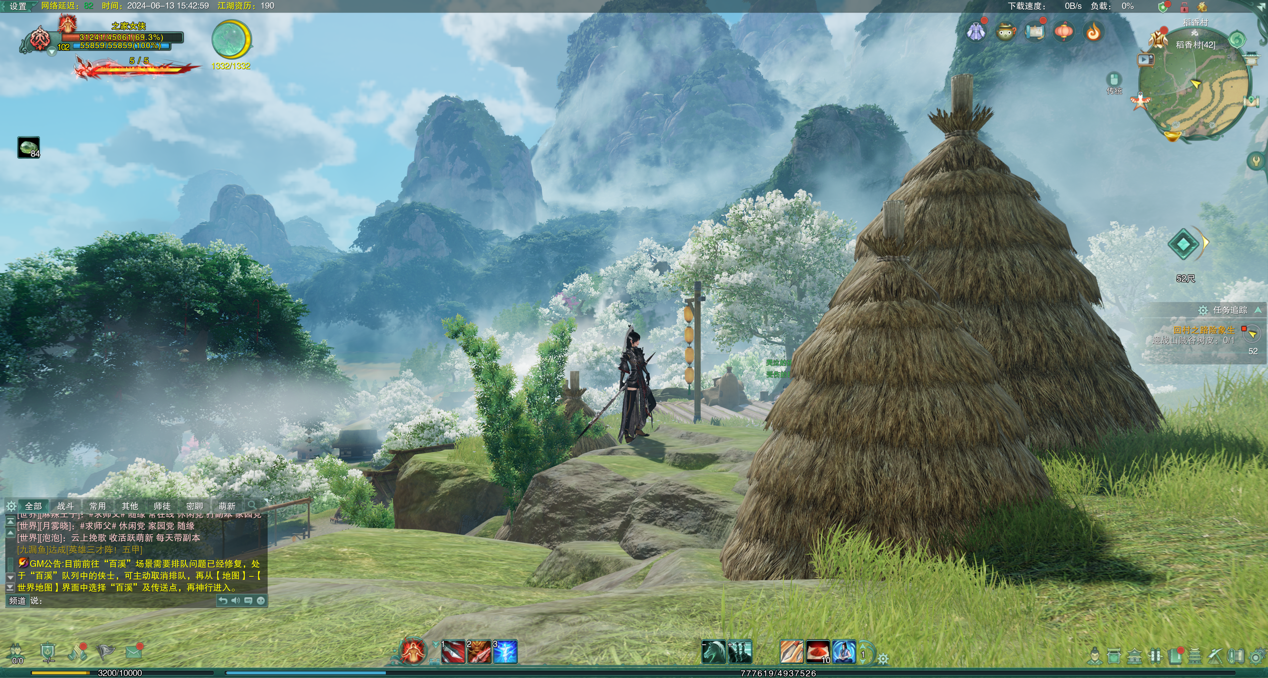Open the chat search magnifier

click(x=252, y=506)
